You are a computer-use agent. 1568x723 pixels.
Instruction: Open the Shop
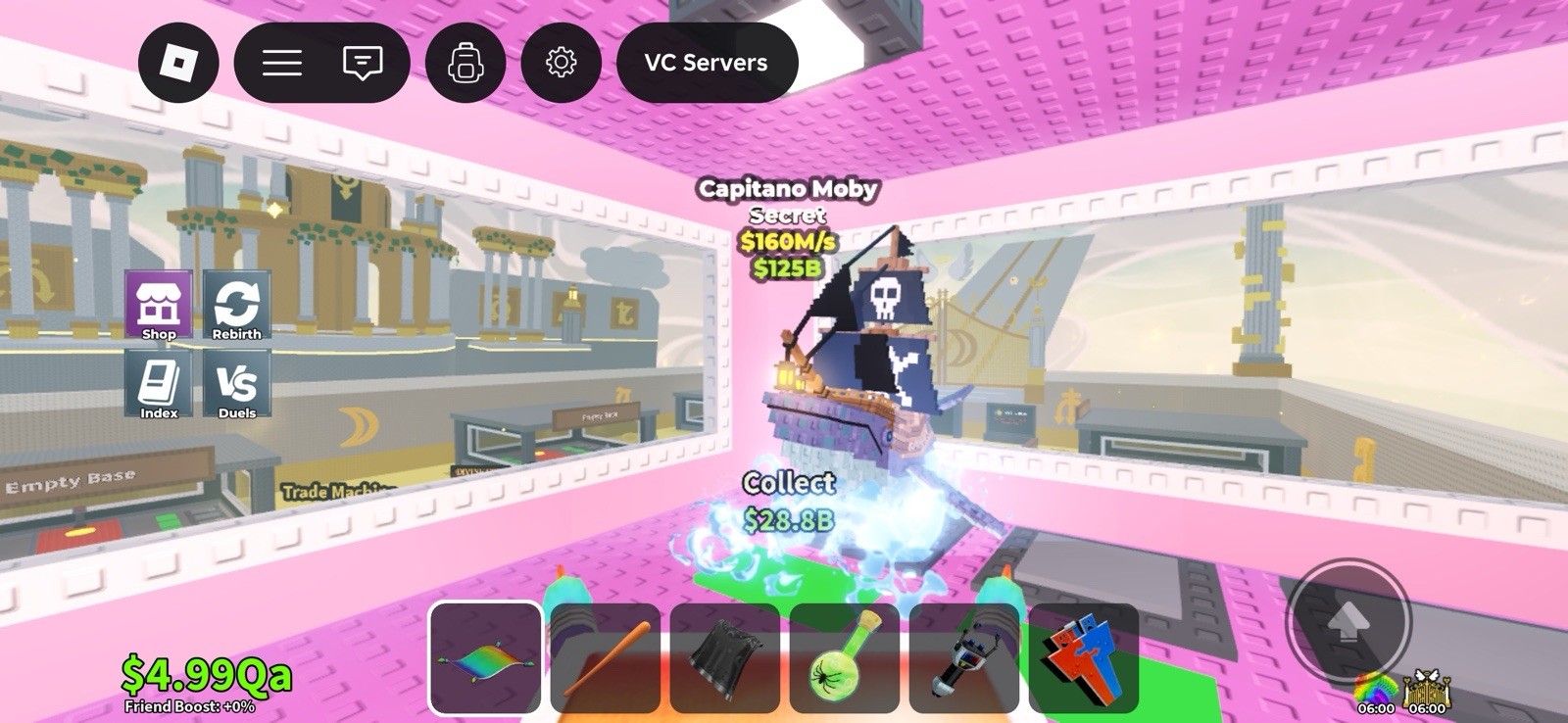(x=159, y=306)
